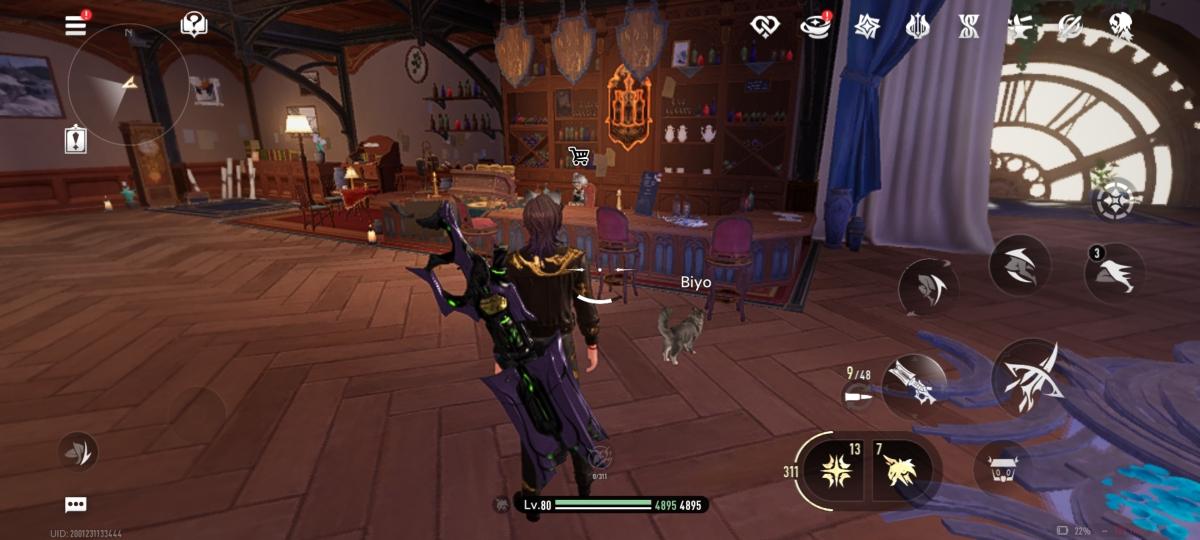The height and width of the screenshot is (540, 1200).
Task: Open the circular compass minimap
Action: coord(128,85)
